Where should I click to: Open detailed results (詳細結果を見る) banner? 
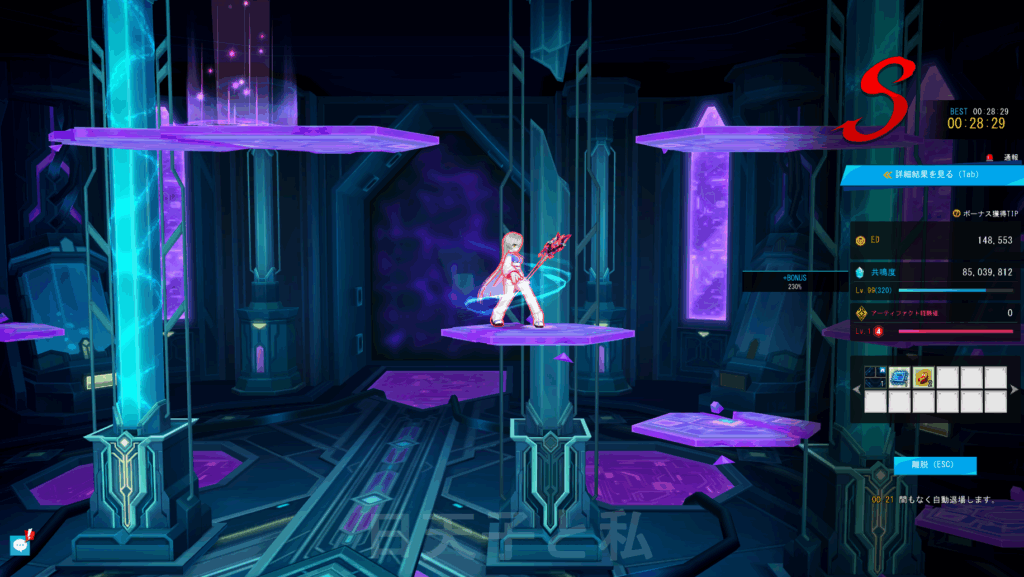tap(932, 174)
